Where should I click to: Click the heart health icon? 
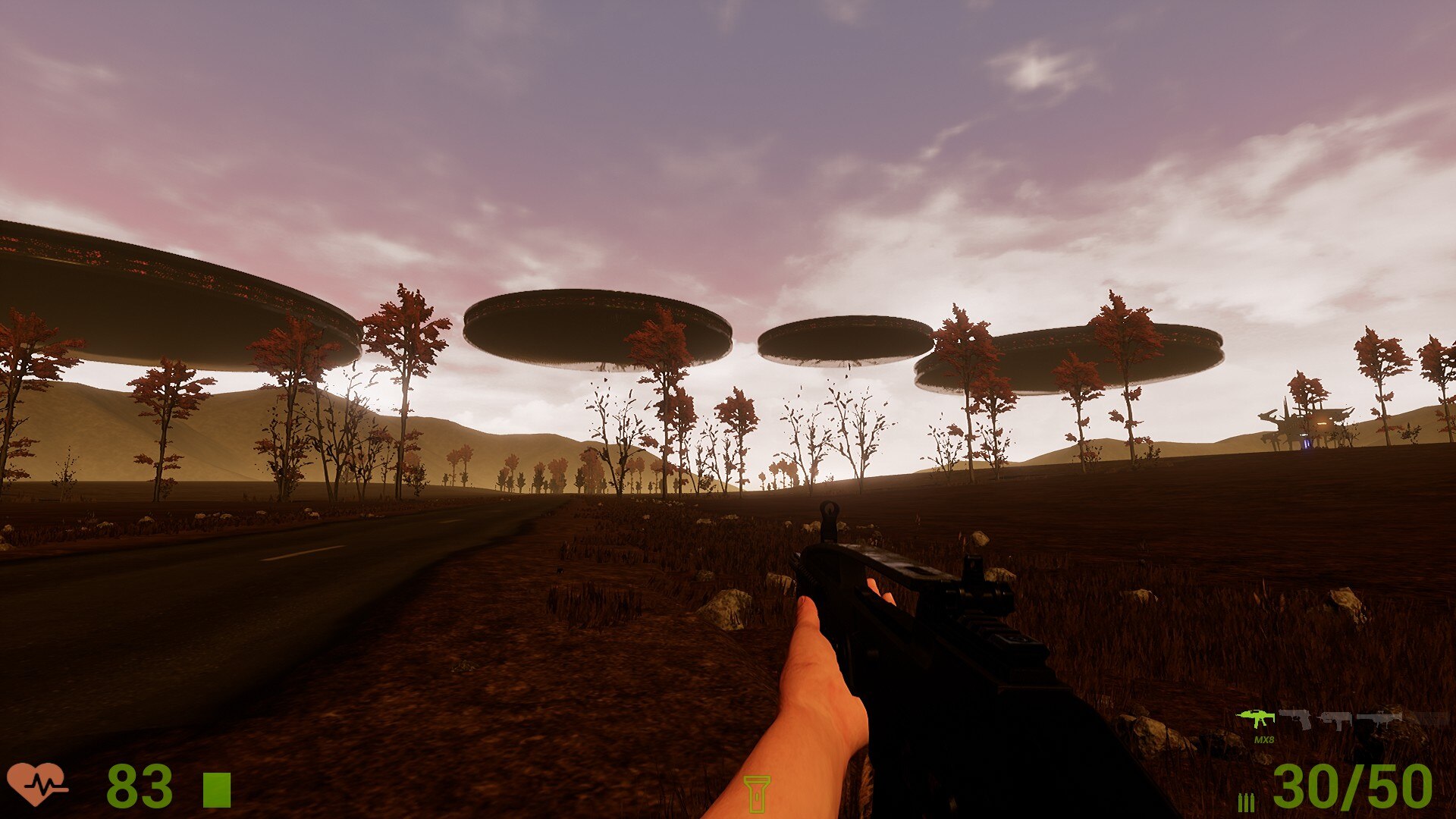[36, 784]
